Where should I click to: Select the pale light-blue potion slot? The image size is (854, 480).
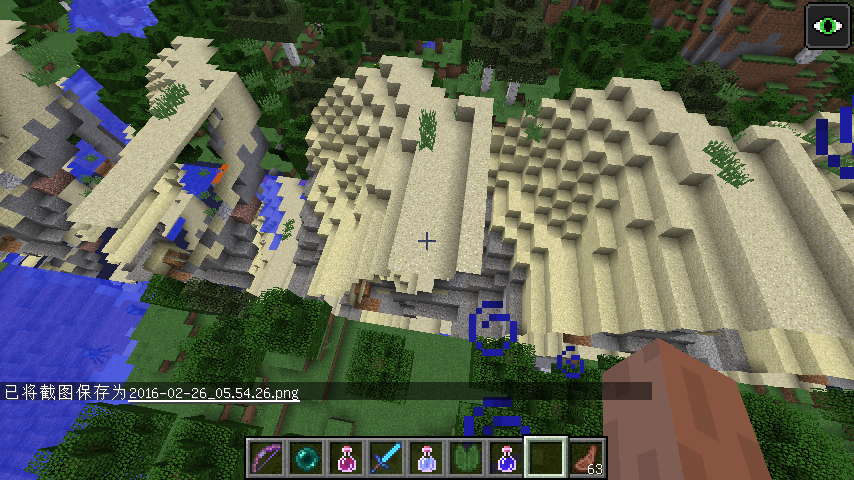point(427,458)
